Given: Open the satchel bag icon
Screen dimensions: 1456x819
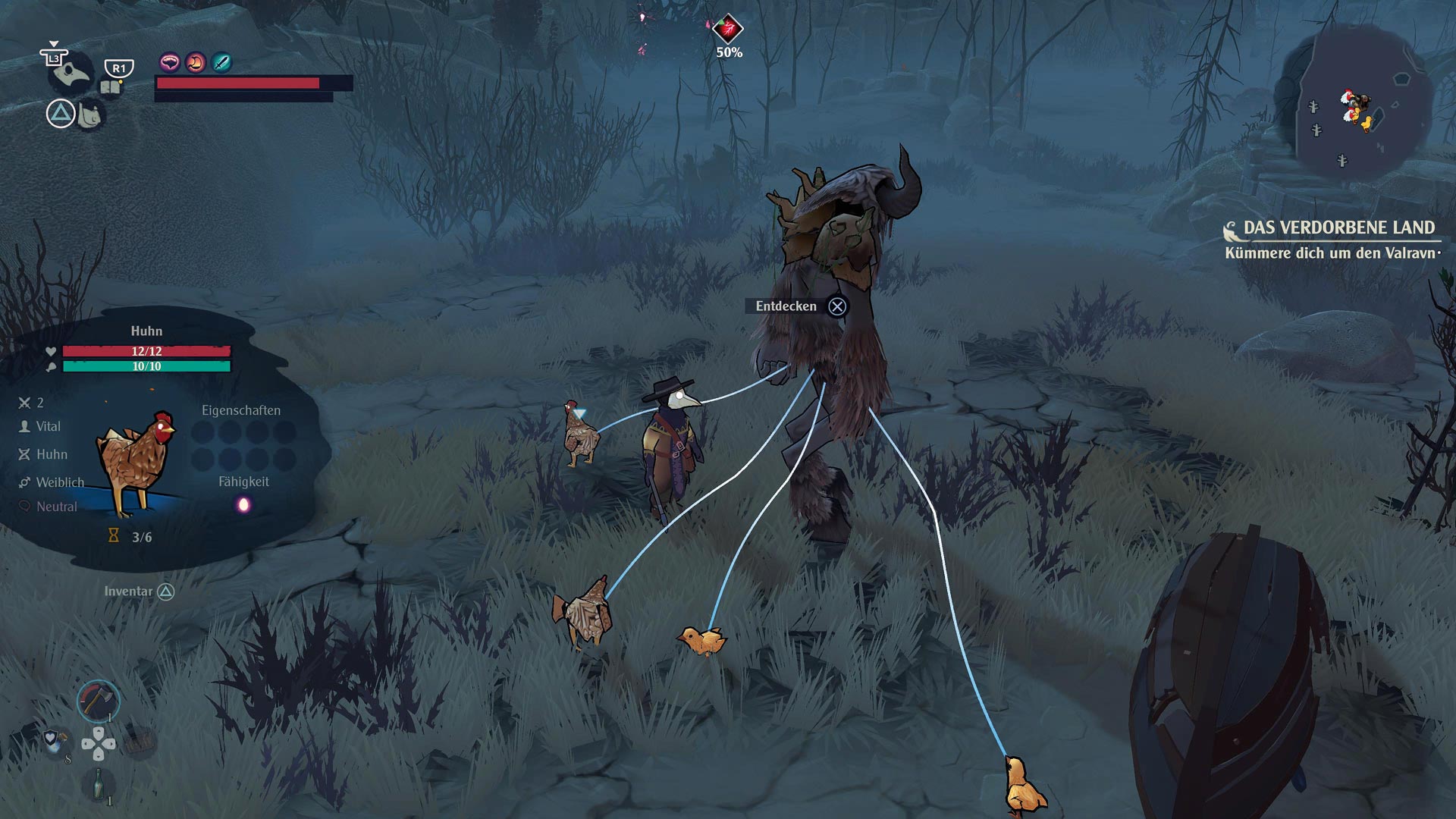Looking at the screenshot, I should (x=90, y=115).
